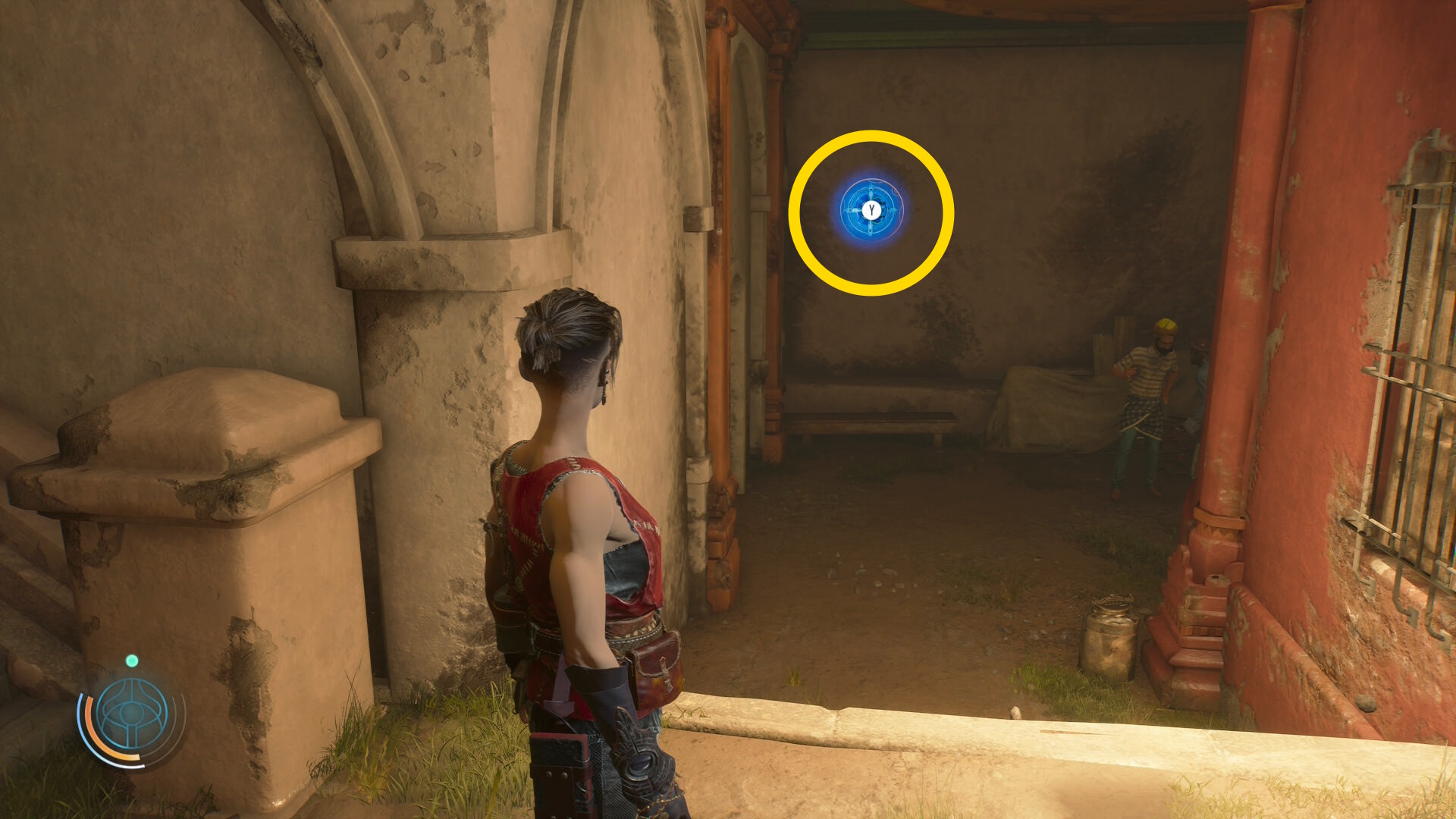
Task: Select the glowing blue magic anchor marker
Action: click(x=871, y=210)
